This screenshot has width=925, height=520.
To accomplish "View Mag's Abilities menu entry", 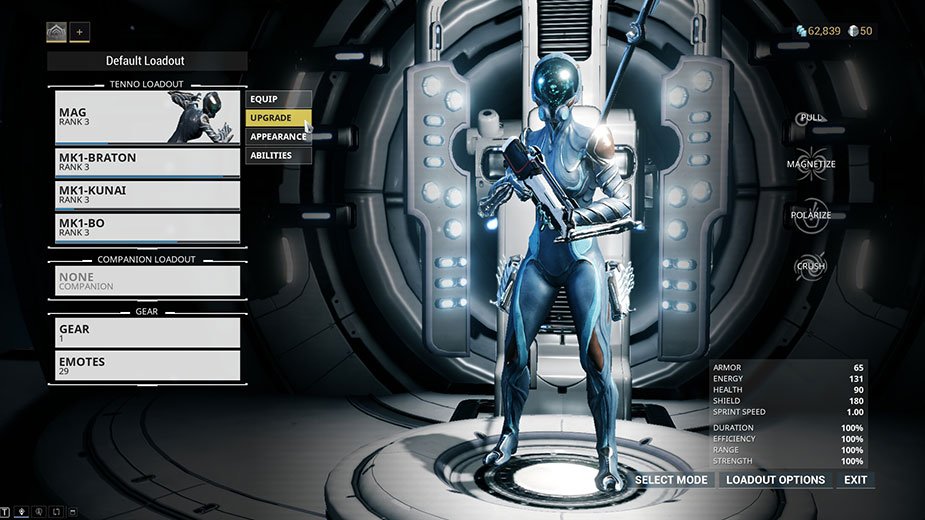I will [278, 155].
